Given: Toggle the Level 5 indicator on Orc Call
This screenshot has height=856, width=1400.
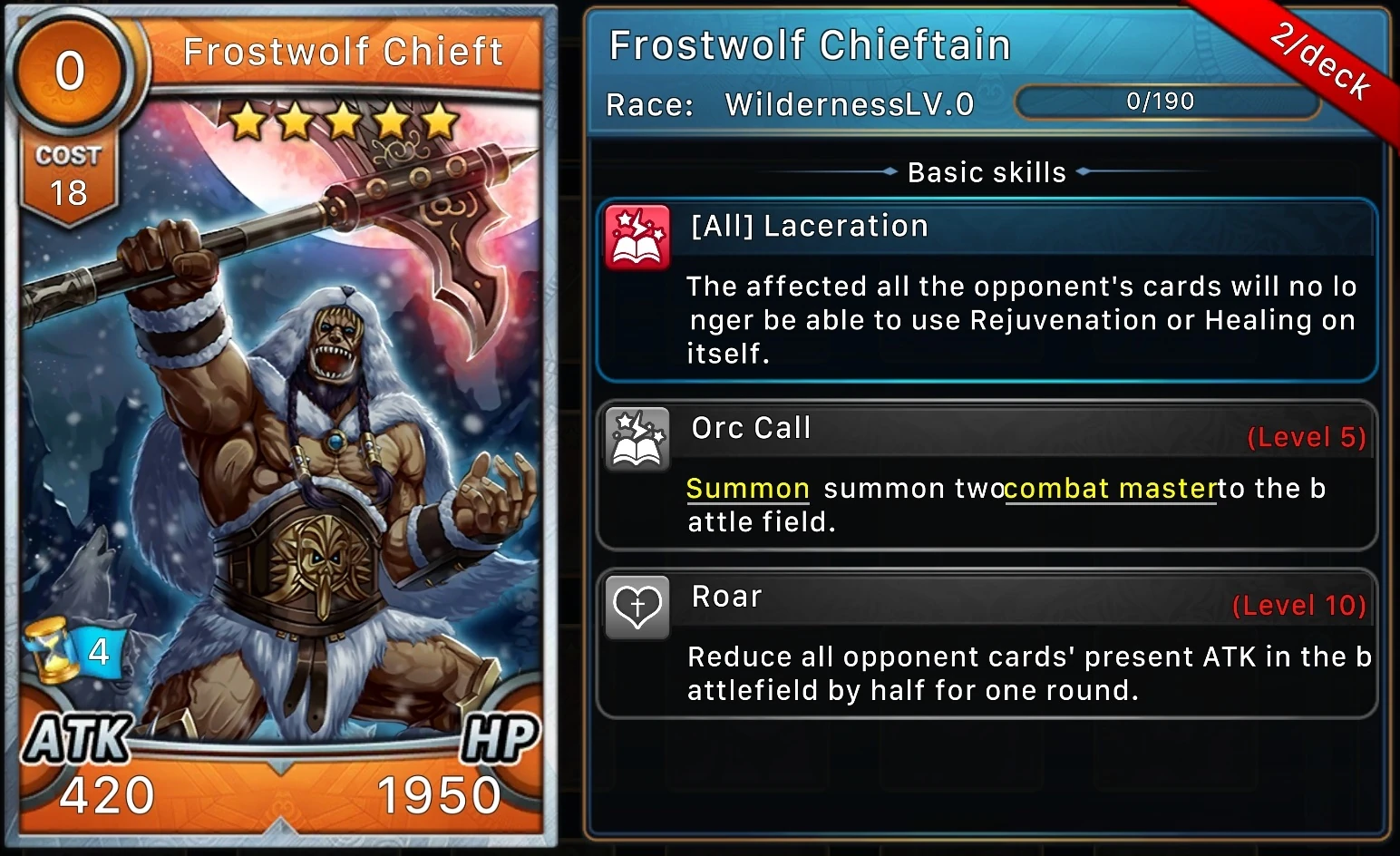Looking at the screenshot, I should click(x=1306, y=436).
